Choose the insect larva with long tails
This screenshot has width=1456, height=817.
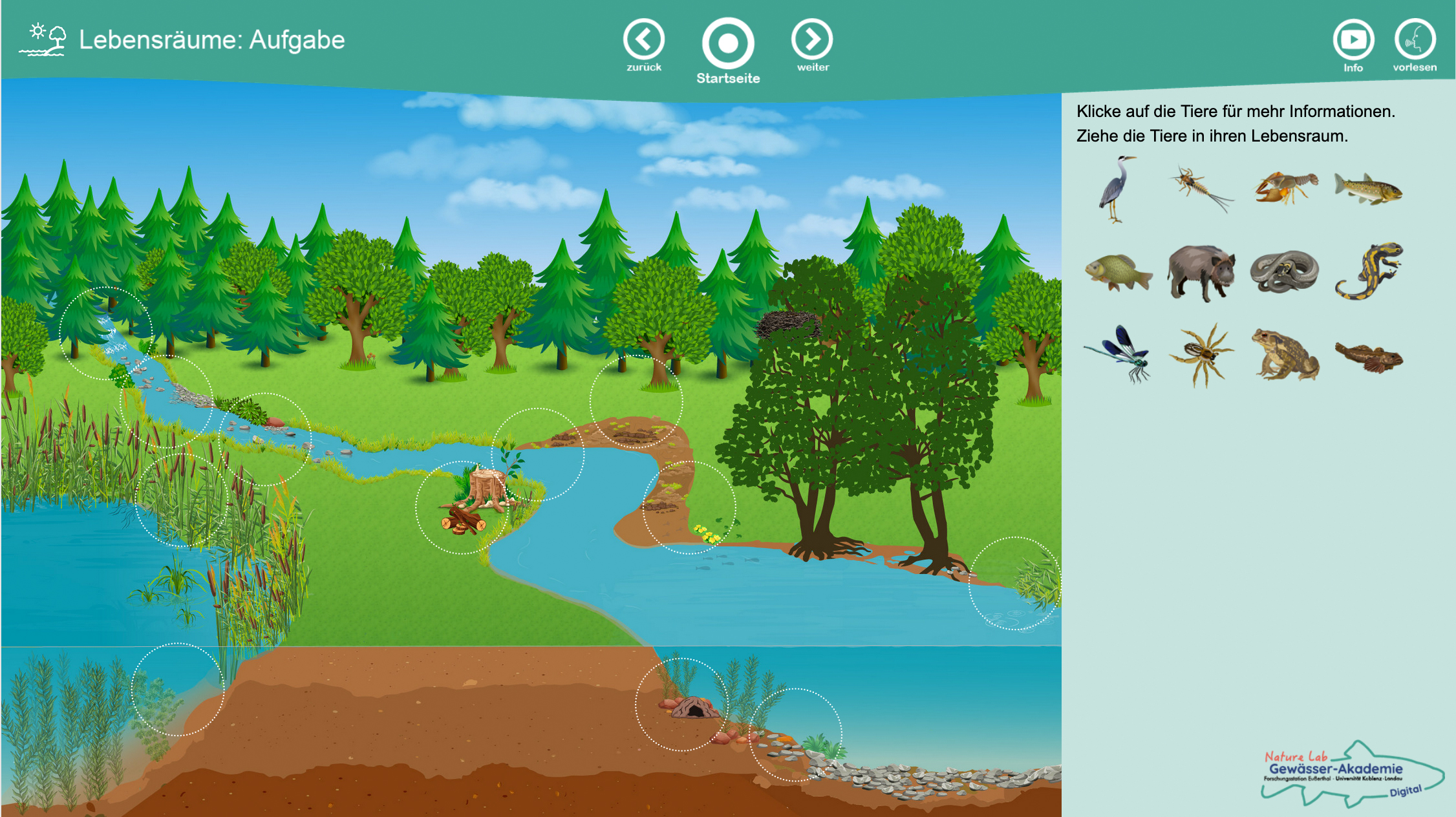(1200, 187)
